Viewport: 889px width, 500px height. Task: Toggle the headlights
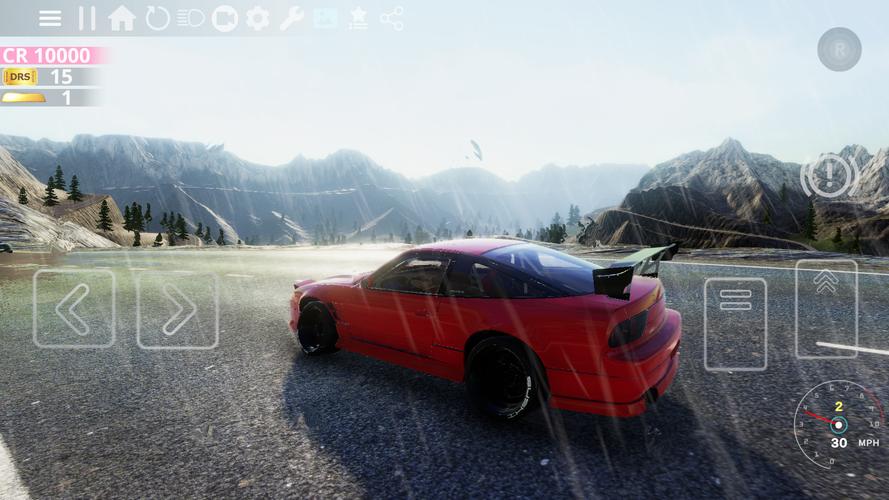[190, 18]
